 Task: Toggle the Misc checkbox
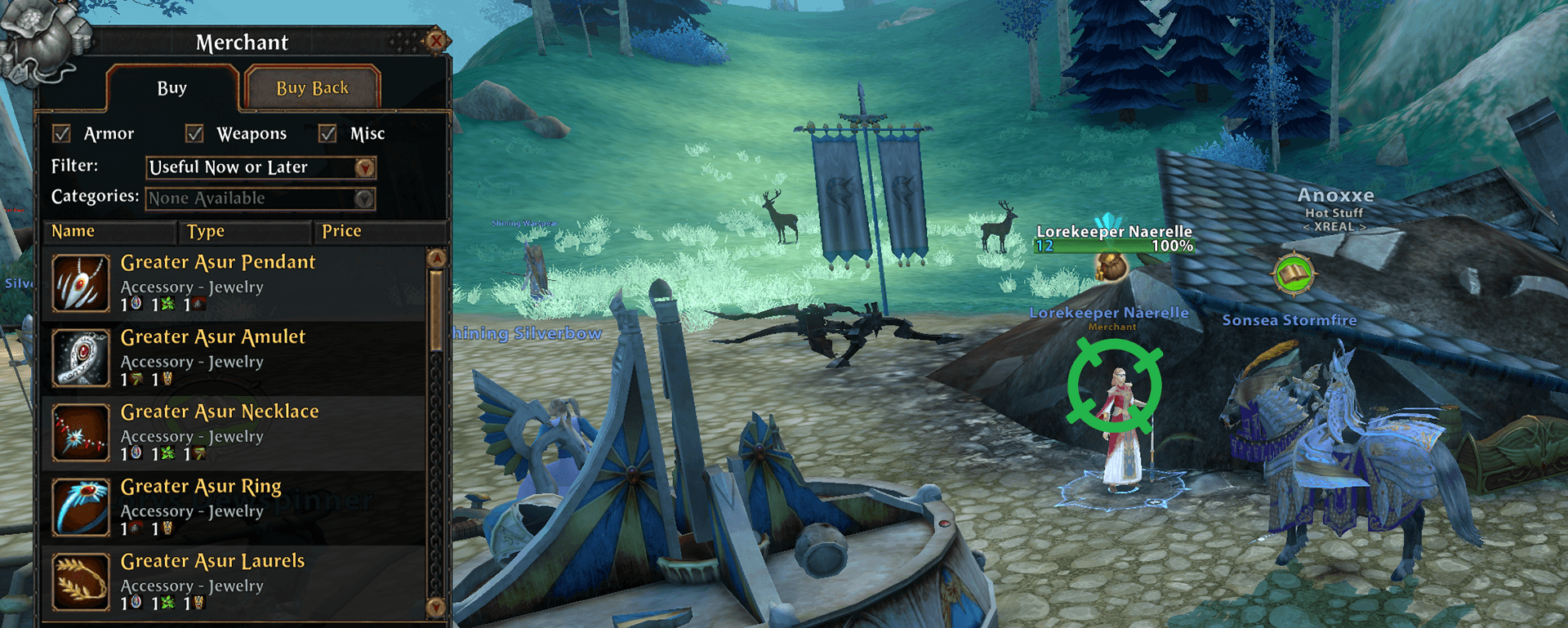click(x=327, y=133)
